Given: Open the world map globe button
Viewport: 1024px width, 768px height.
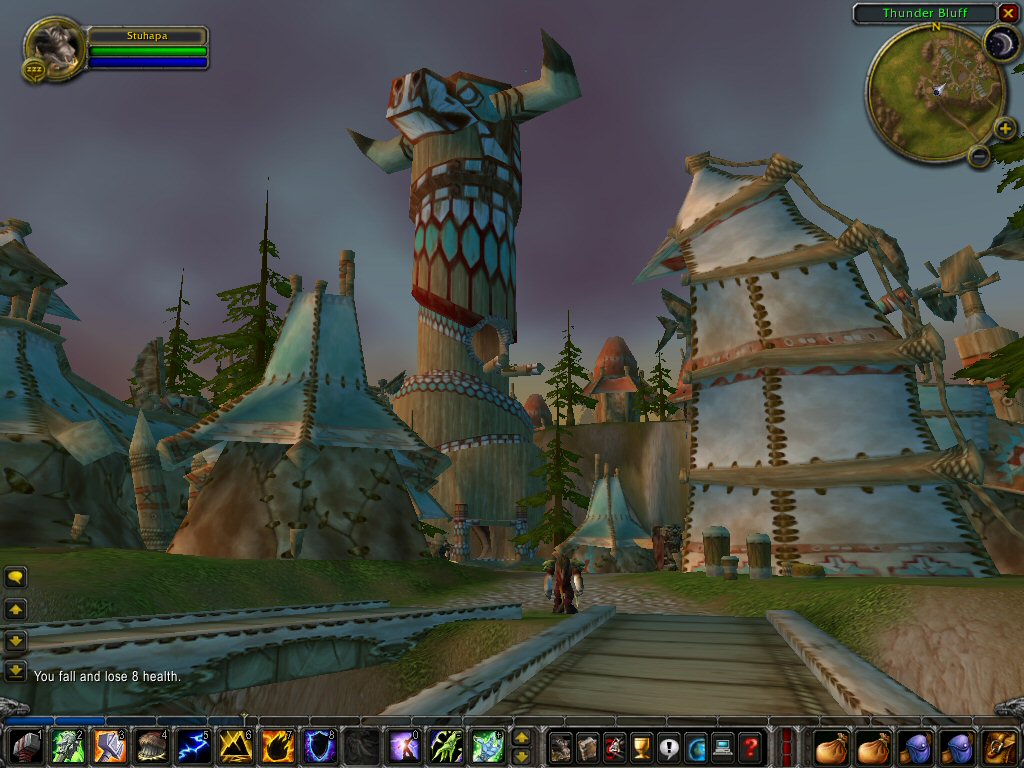Looking at the screenshot, I should click(696, 747).
